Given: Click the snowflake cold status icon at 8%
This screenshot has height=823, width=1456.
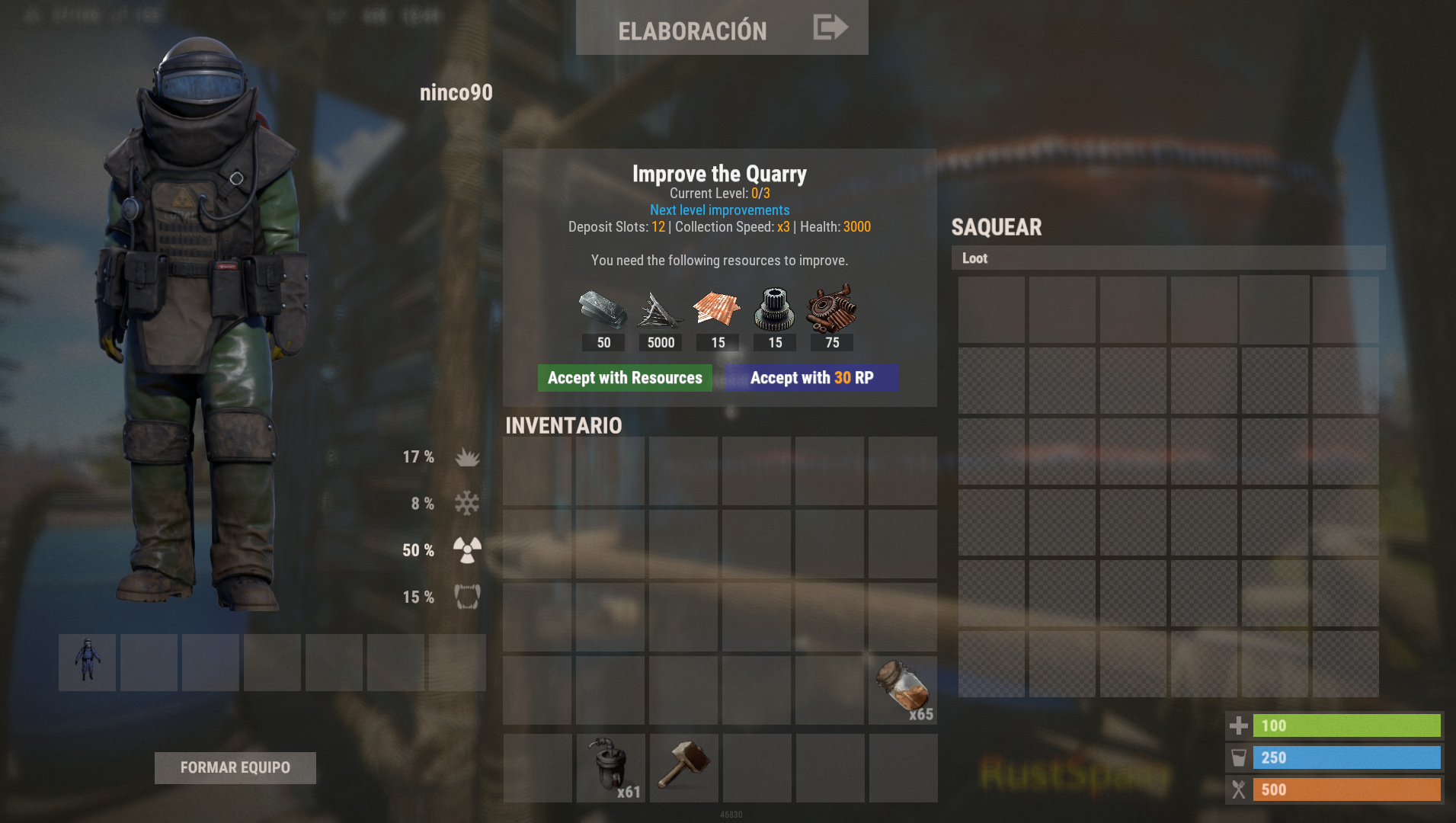Looking at the screenshot, I should coord(466,503).
